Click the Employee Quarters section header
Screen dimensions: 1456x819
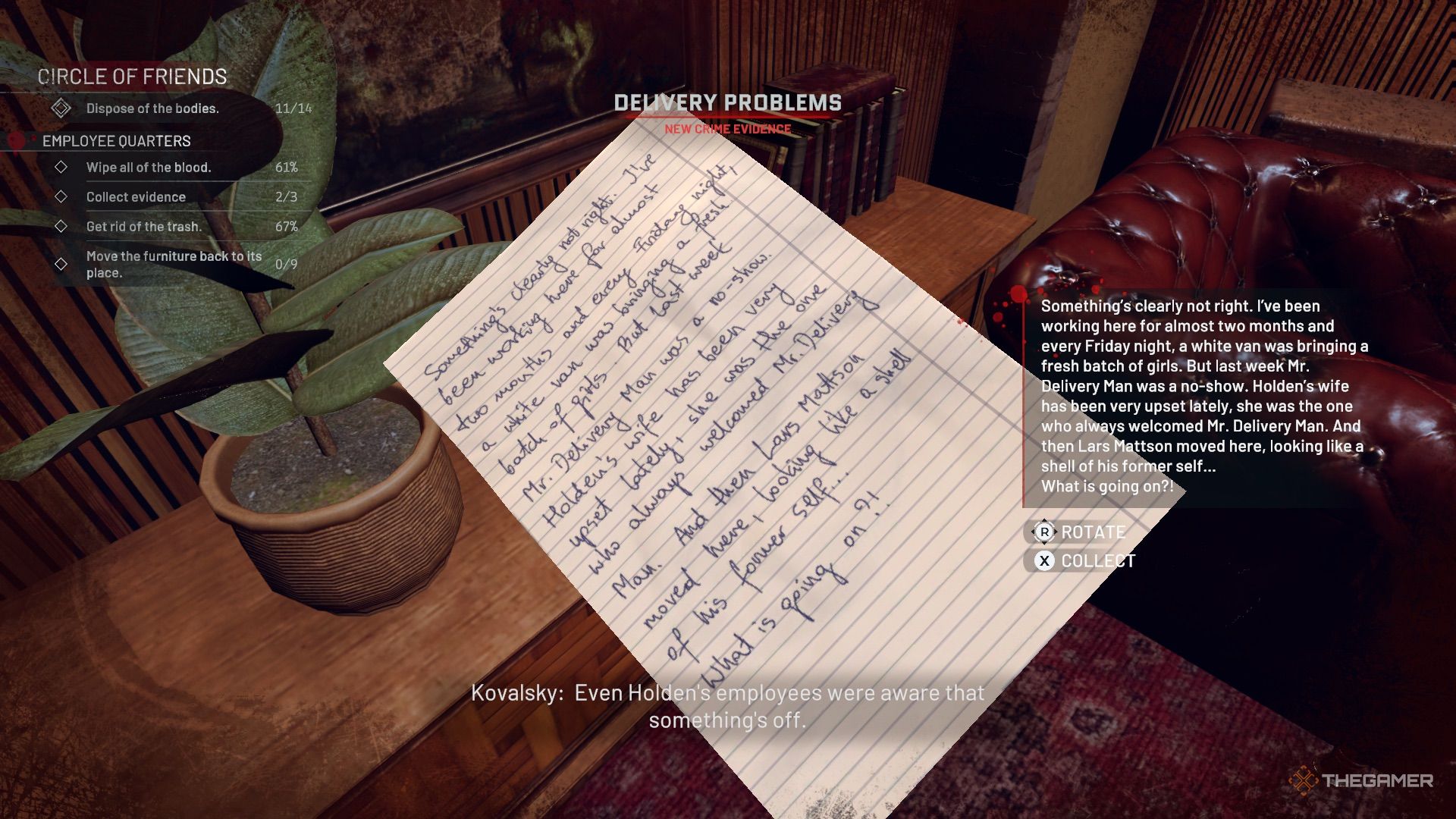(x=117, y=141)
